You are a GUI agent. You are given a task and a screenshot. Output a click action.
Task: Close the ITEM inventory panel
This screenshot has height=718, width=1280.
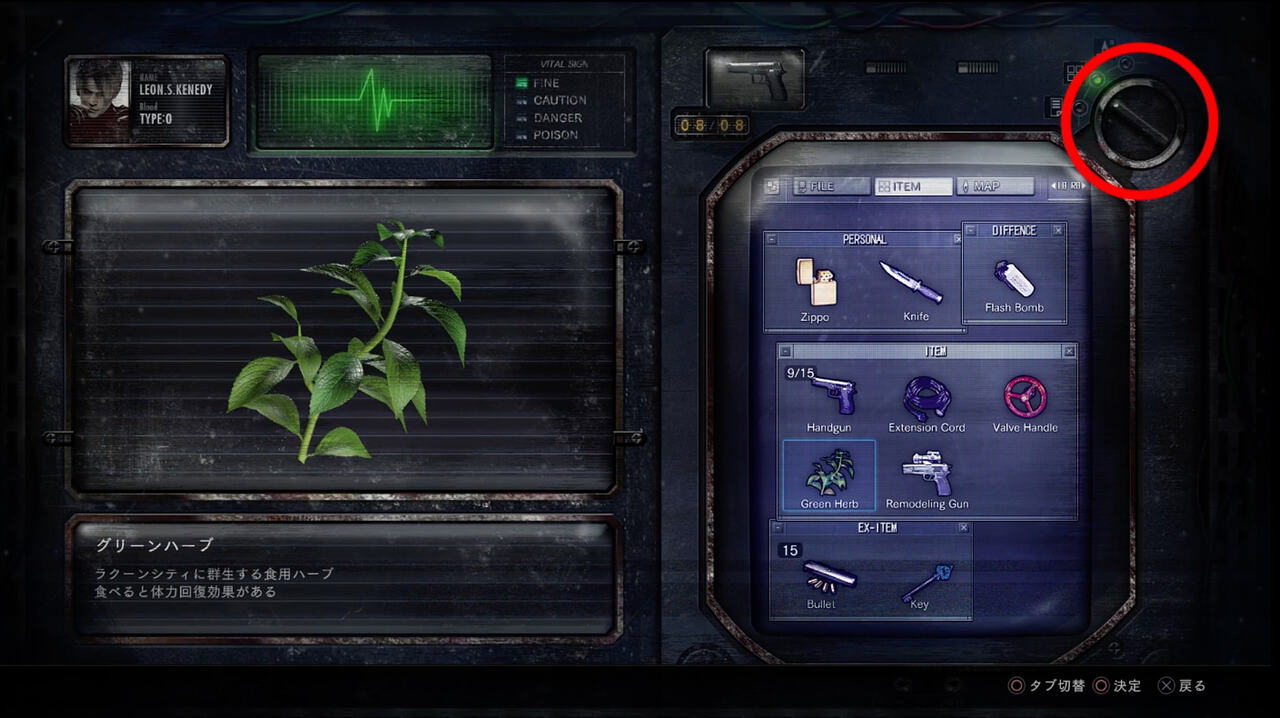click(x=1069, y=352)
